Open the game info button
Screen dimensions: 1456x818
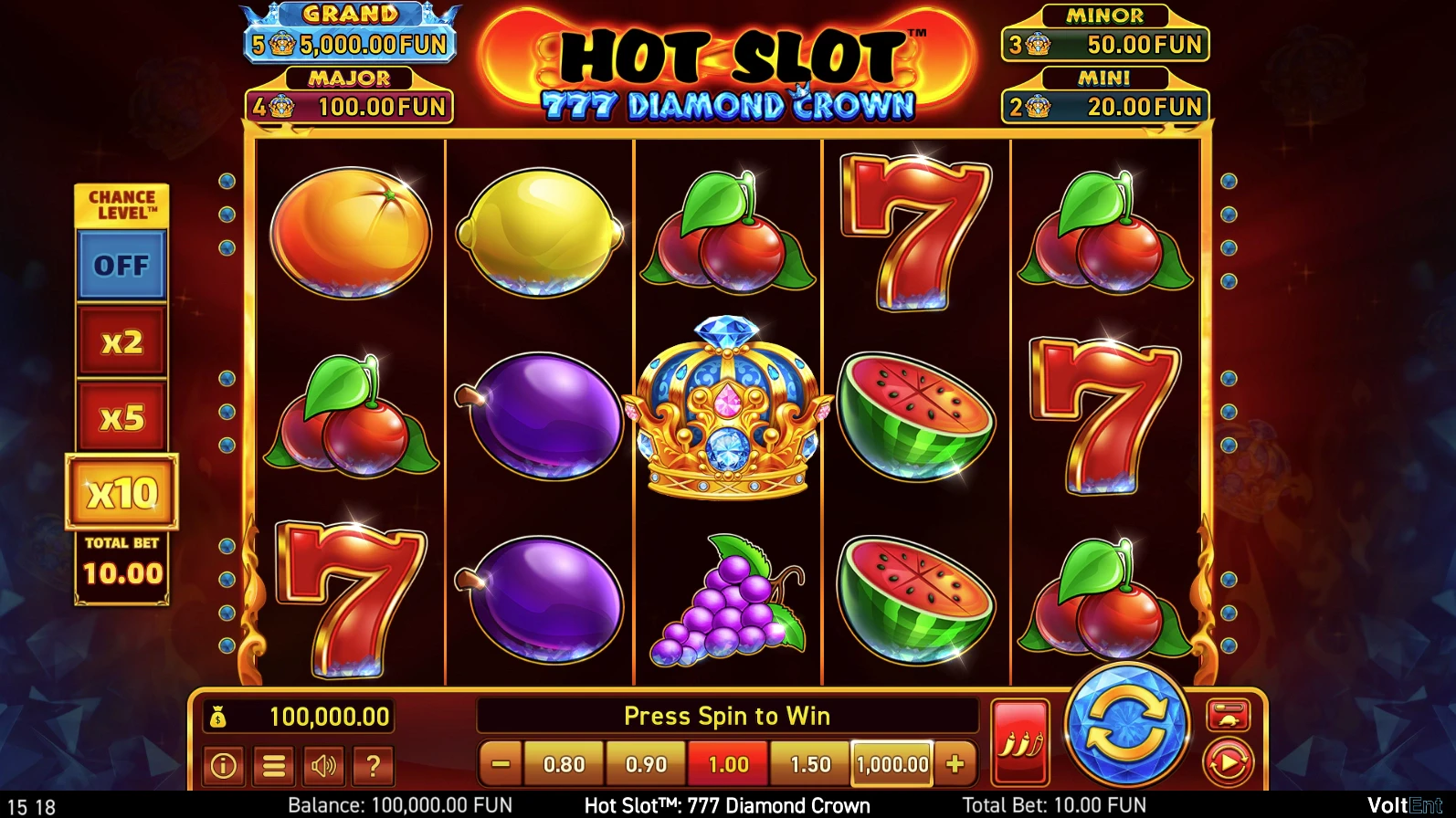coord(224,765)
